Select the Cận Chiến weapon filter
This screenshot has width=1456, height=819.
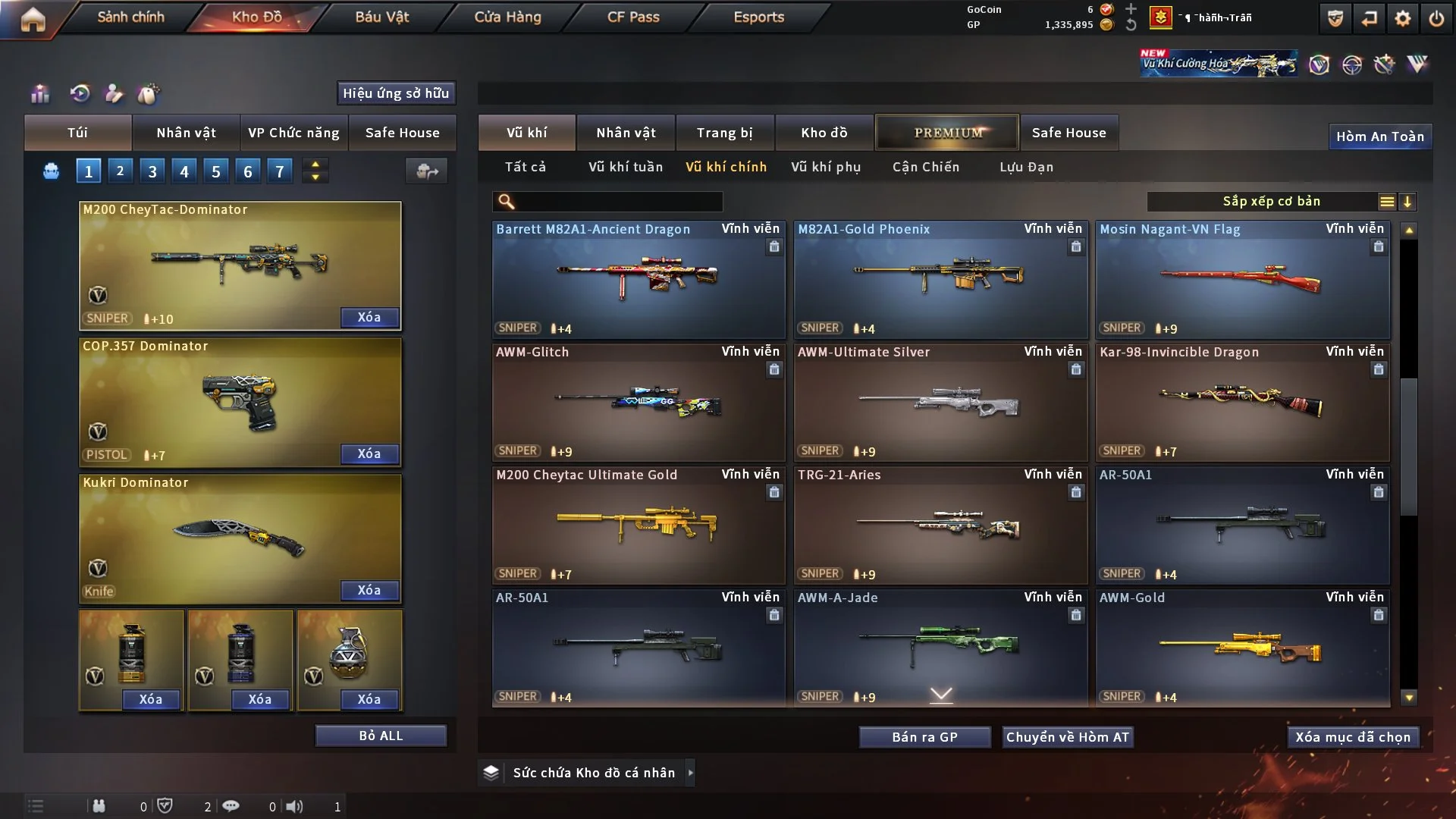click(925, 167)
